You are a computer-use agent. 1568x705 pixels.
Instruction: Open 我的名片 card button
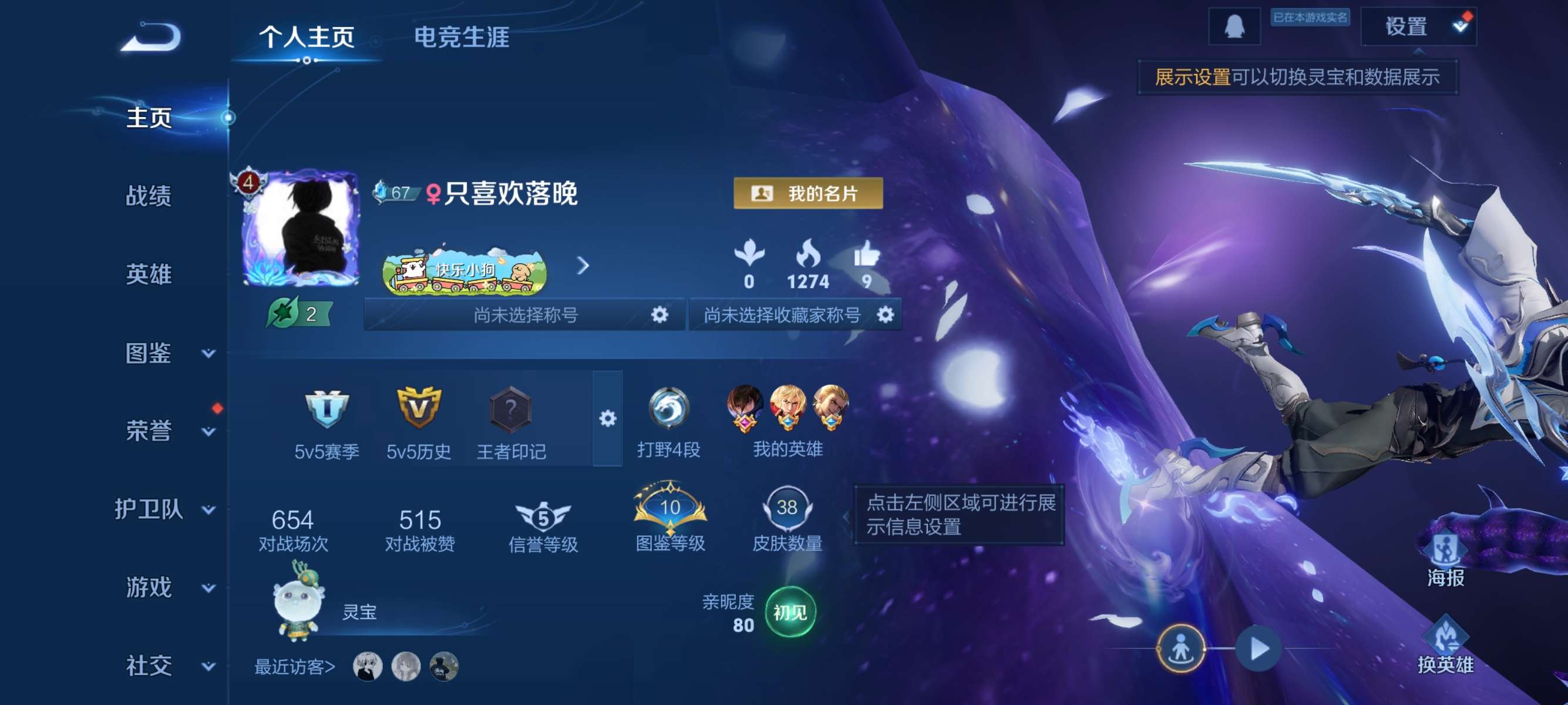[806, 194]
